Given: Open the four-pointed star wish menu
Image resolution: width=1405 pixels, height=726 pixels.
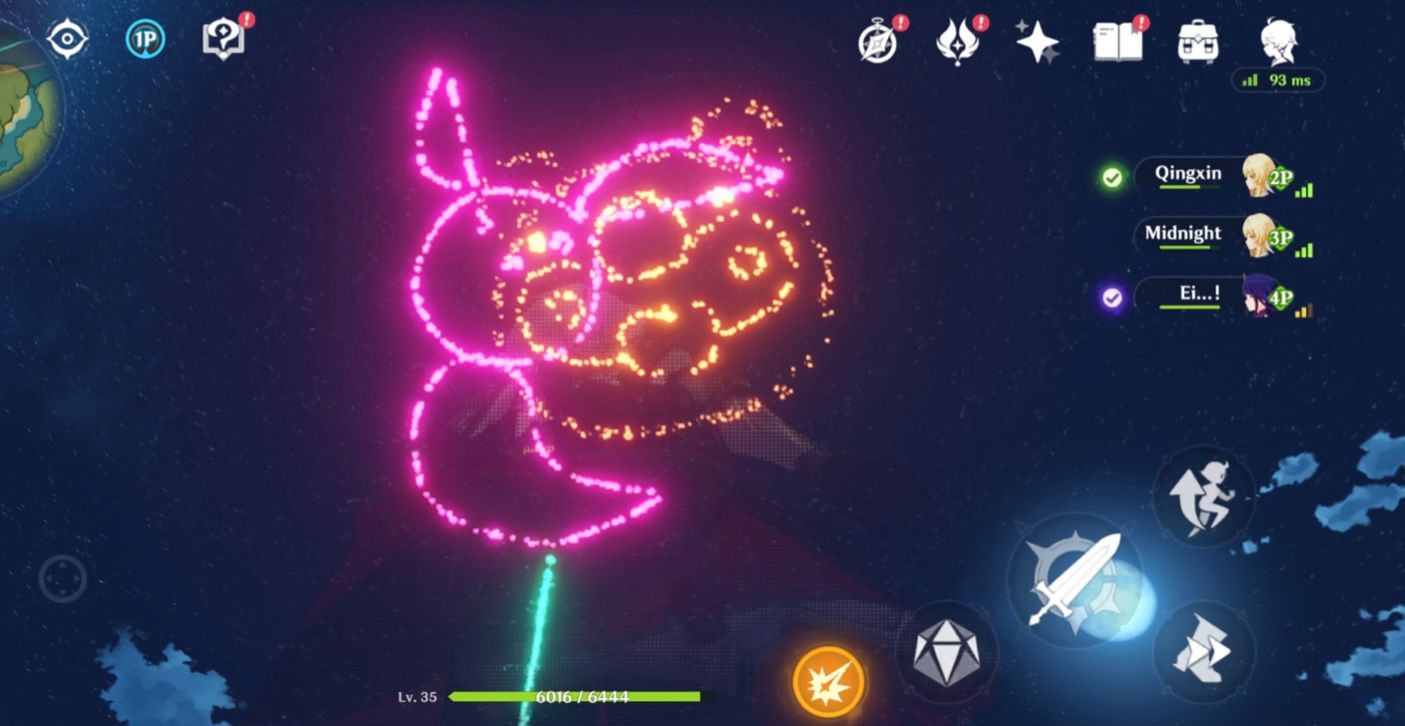Looking at the screenshot, I should pos(1037,42).
